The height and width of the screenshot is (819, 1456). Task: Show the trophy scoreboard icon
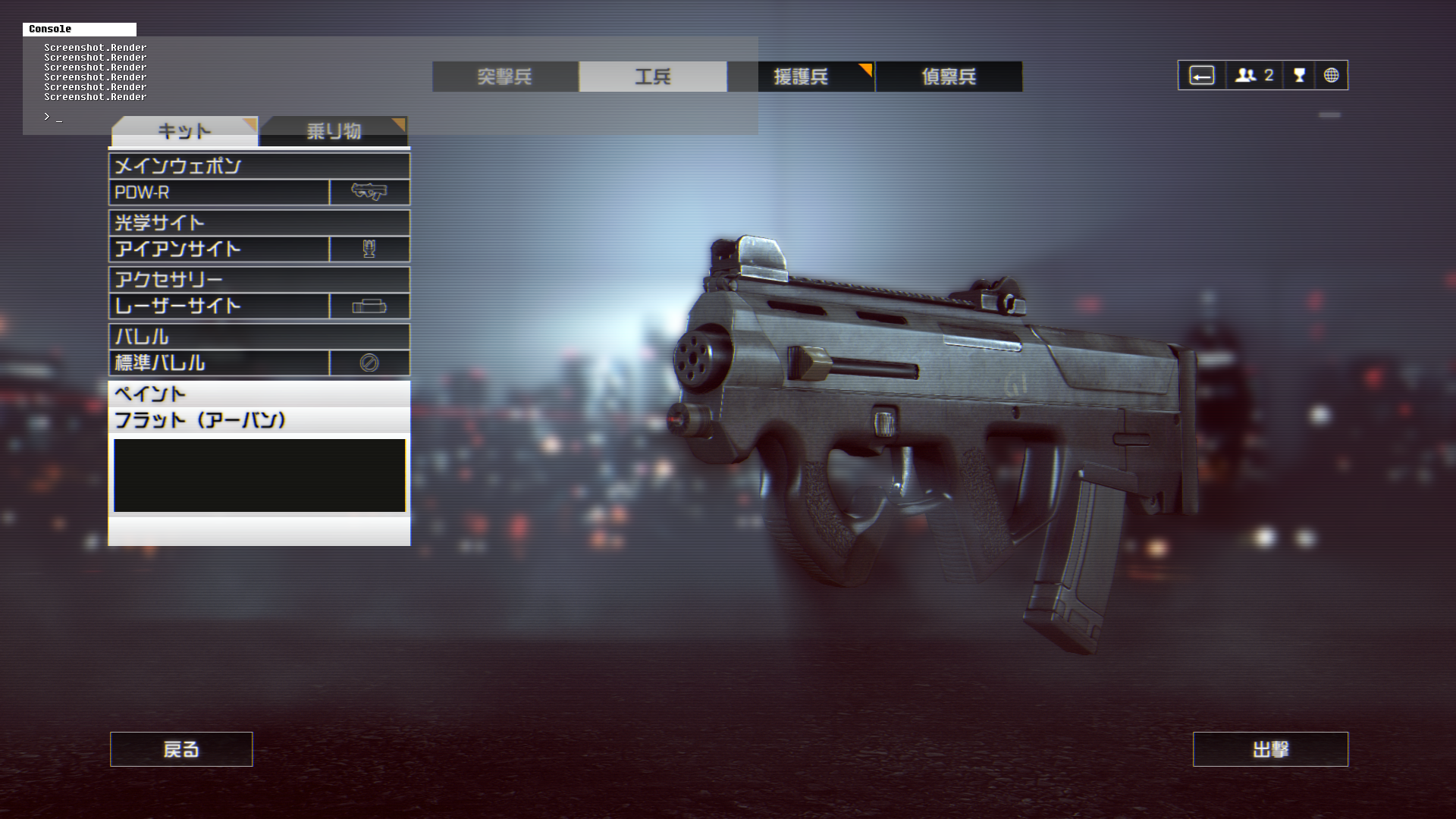pos(1299,76)
